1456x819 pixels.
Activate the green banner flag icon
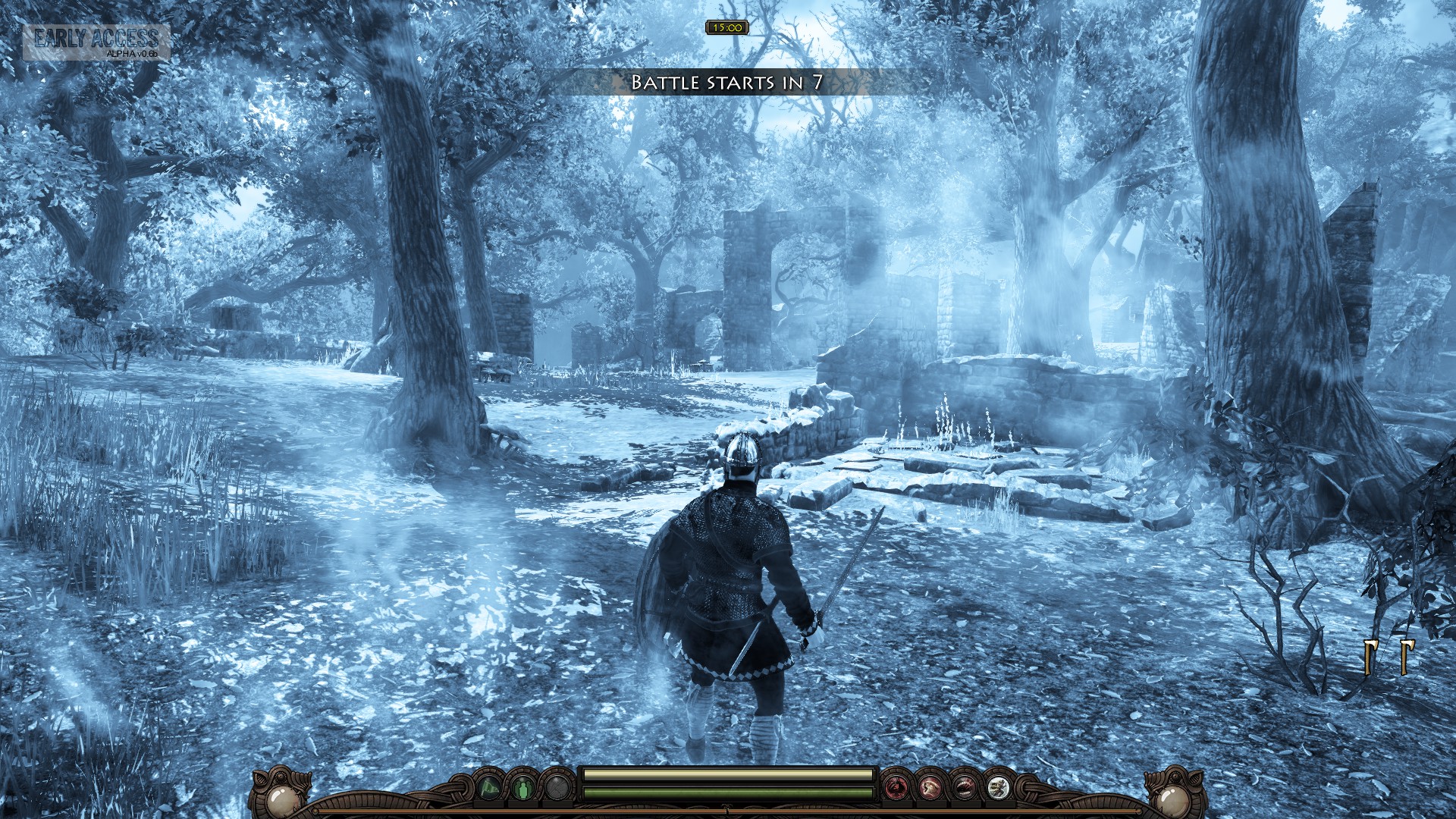point(489,789)
